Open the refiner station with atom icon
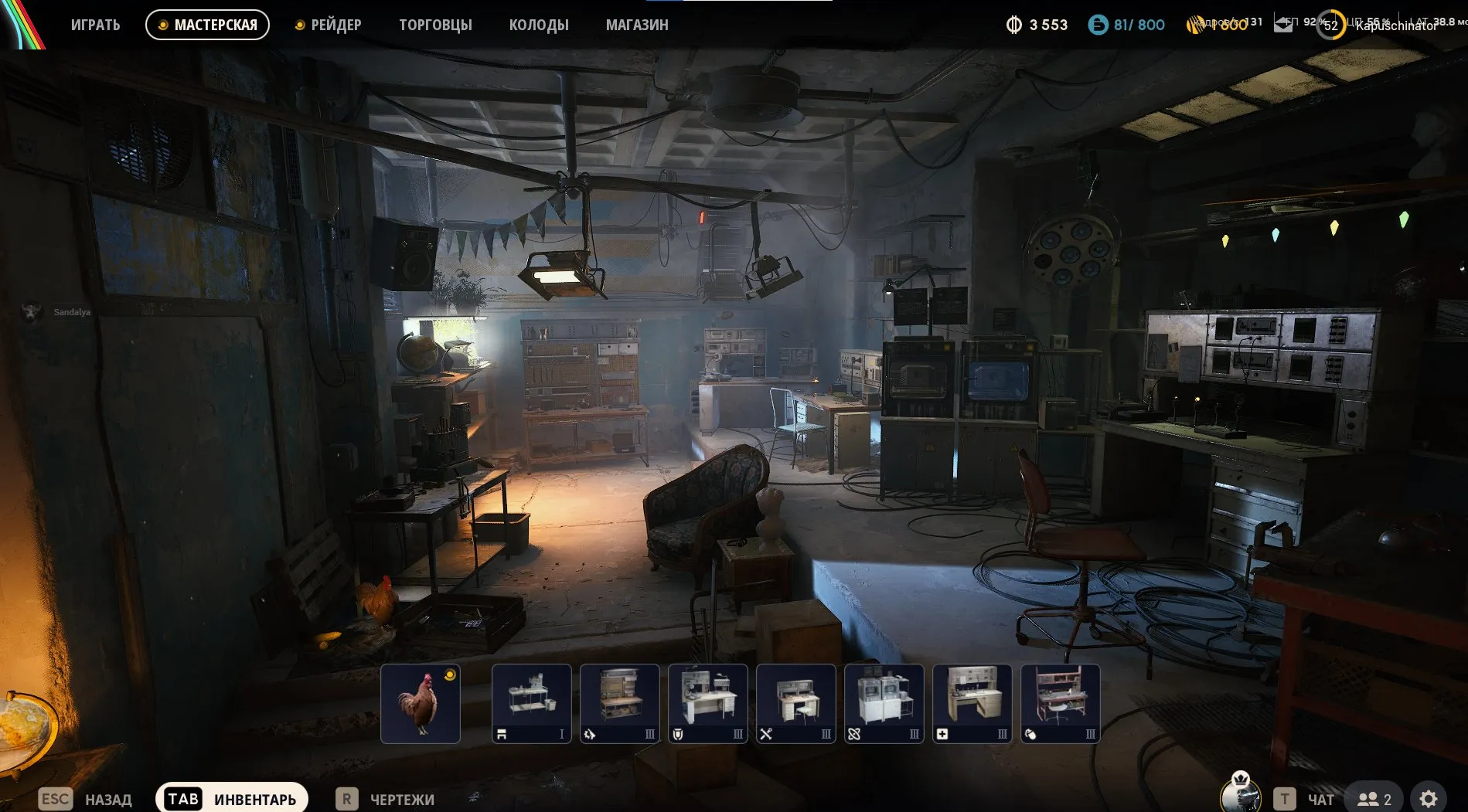This screenshot has width=1468, height=812. [x=884, y=703]
